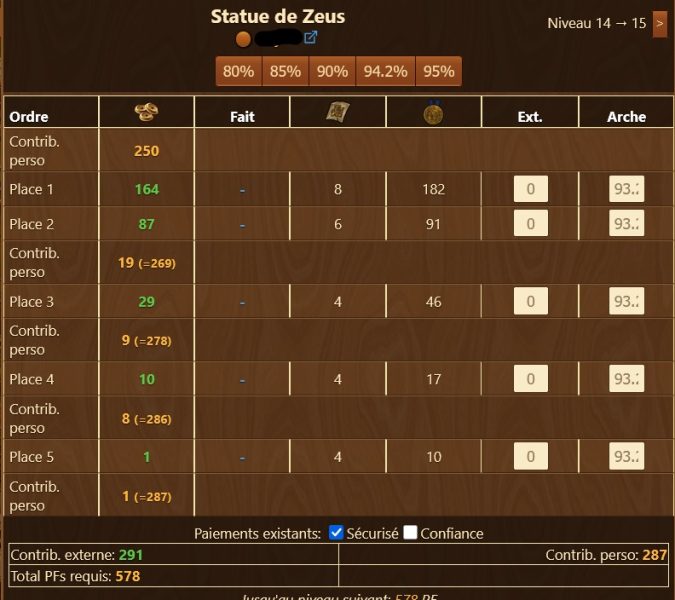This screenshot has width=675, height=600.
Task: Select the 94.2% percentage button
Action: coord(385,71)
